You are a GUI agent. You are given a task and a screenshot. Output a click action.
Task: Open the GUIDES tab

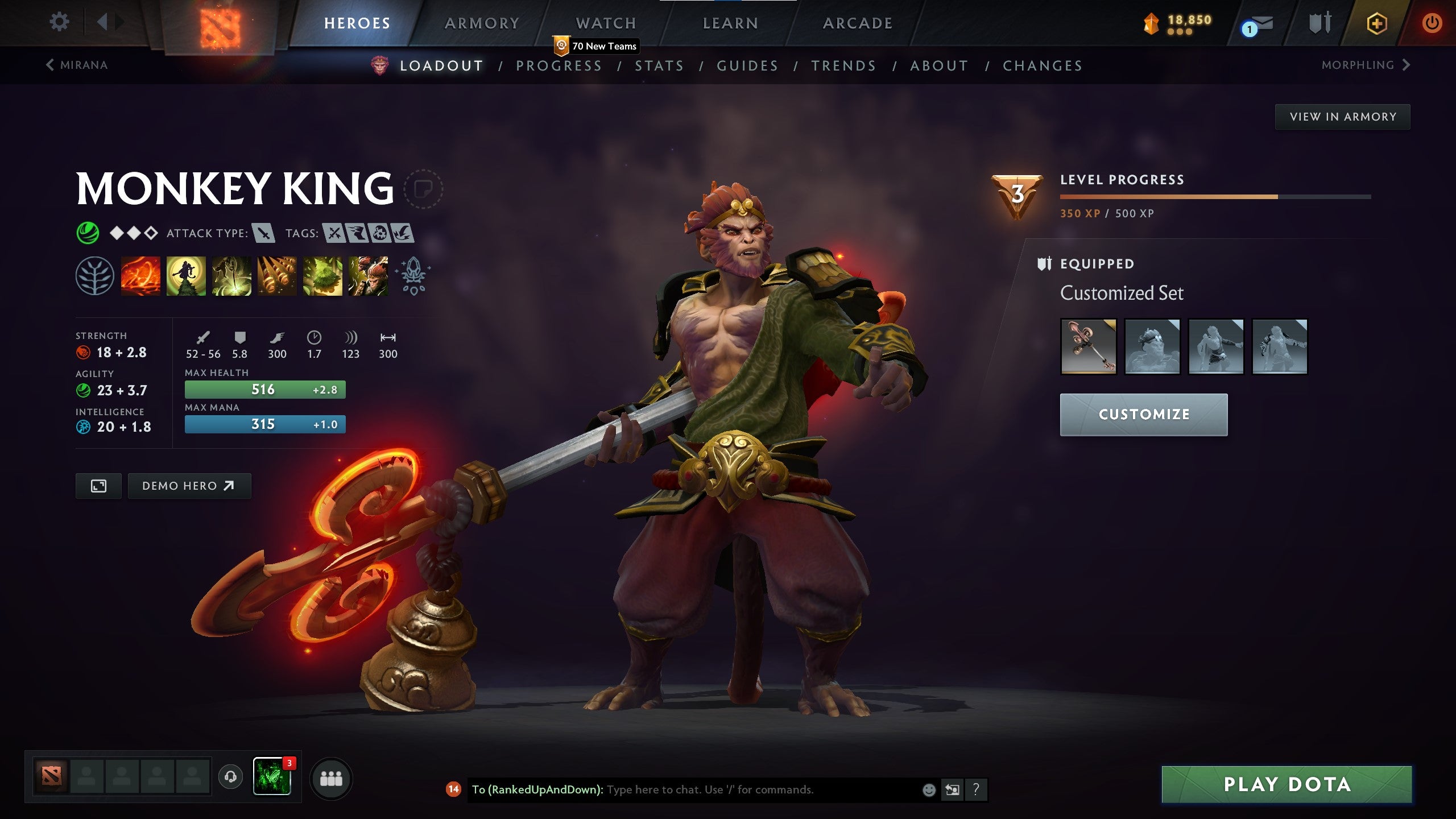point(747,65)
